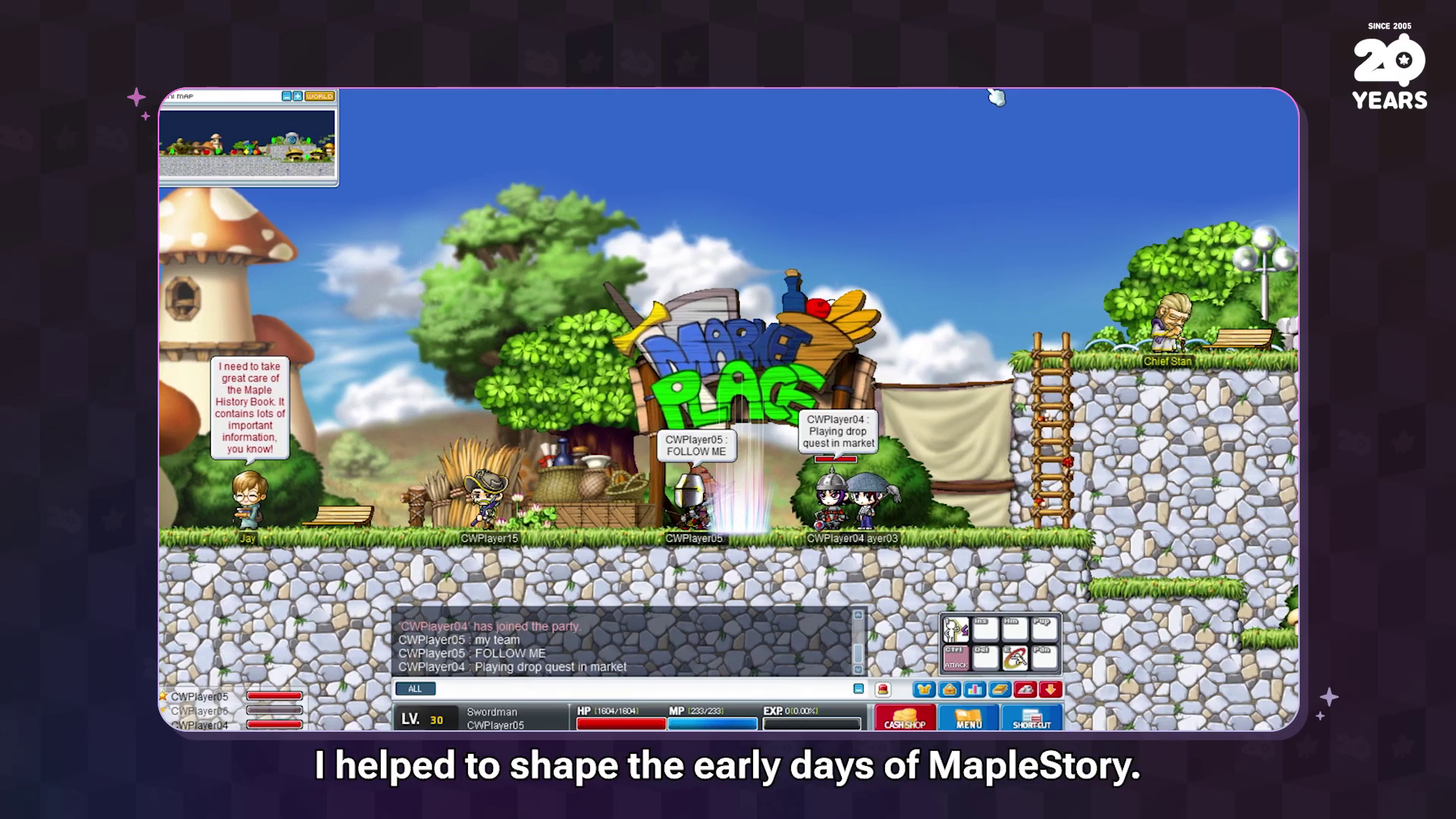Image resolution: width=1456 pixels, height=819 pixels.
Task: Switch to the SHORTCUT panel
Action: [x=1031, y=720]
